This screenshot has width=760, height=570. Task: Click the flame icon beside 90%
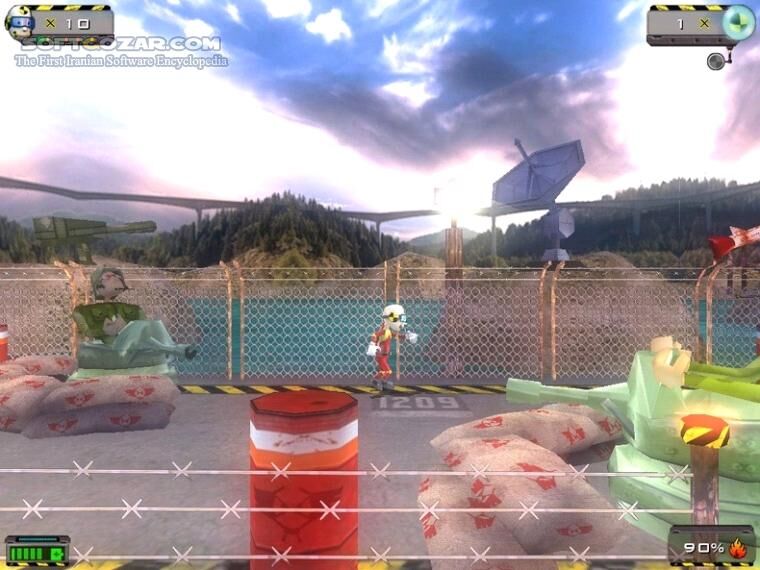tap(738, 548)
